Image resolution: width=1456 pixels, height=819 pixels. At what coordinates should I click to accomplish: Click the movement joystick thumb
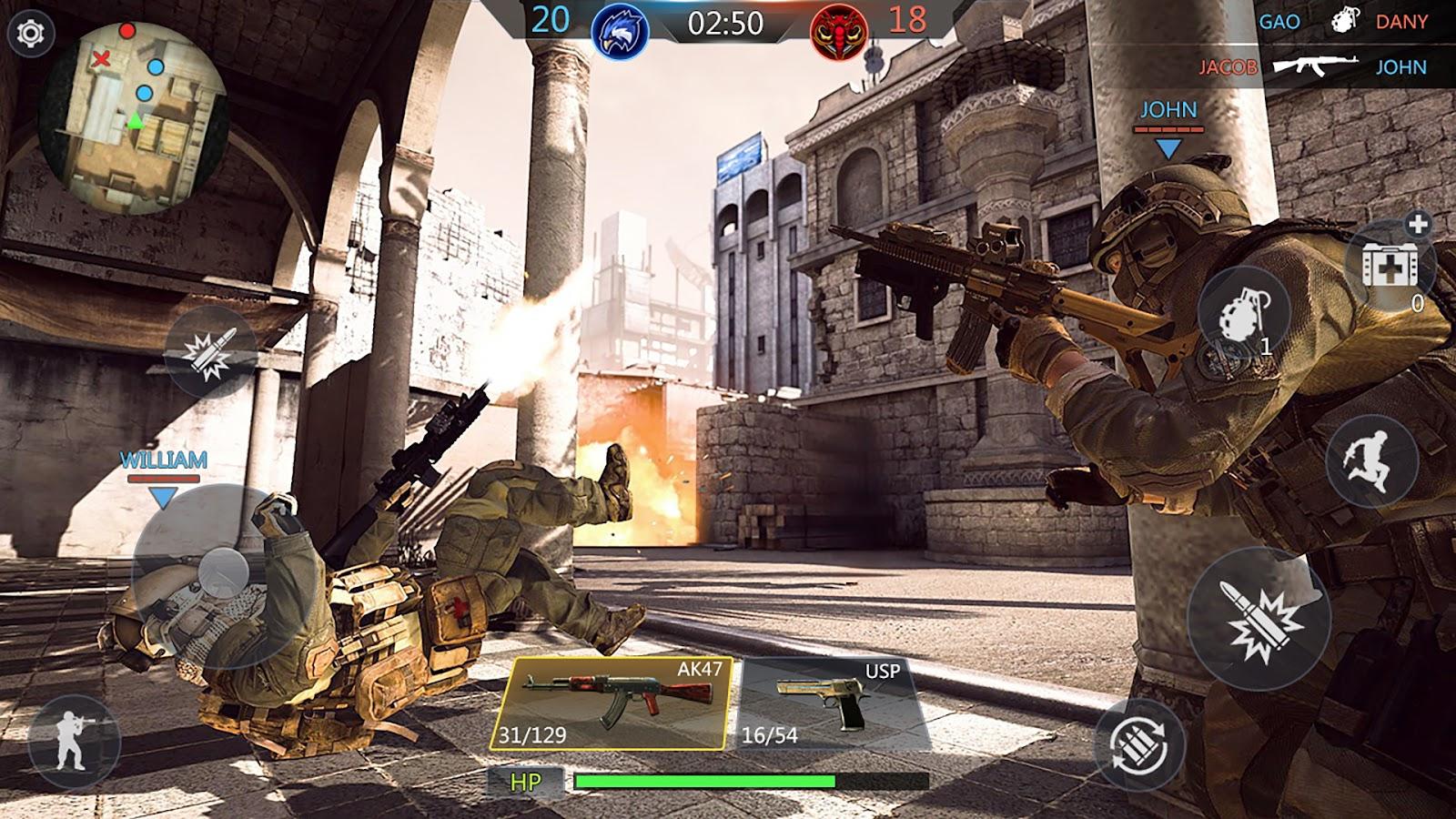[223, 573]
